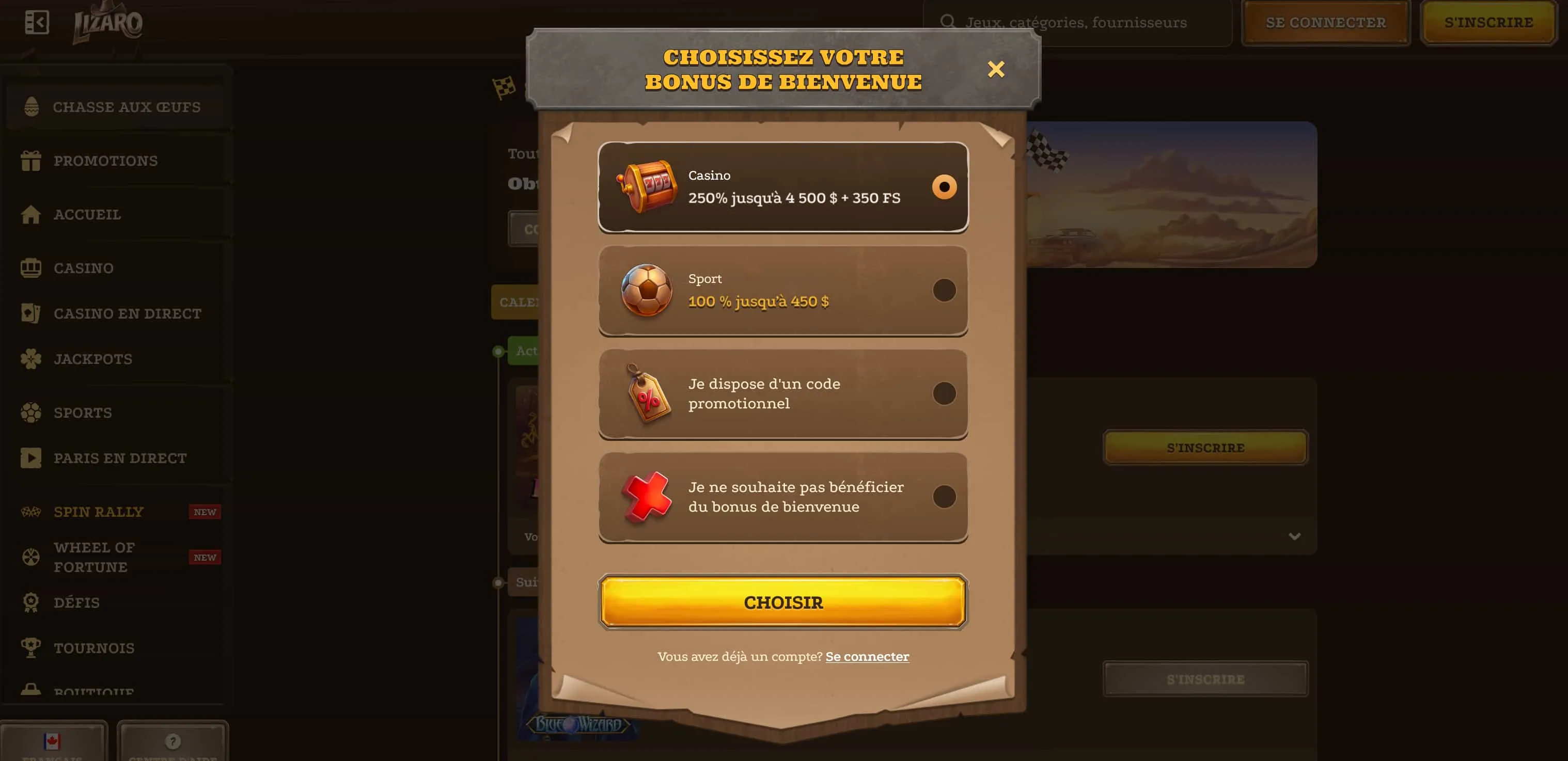This screenshot has width=1568, height=761.
Task: Select the Jackpots clover icon
Action: click(32, 359)
